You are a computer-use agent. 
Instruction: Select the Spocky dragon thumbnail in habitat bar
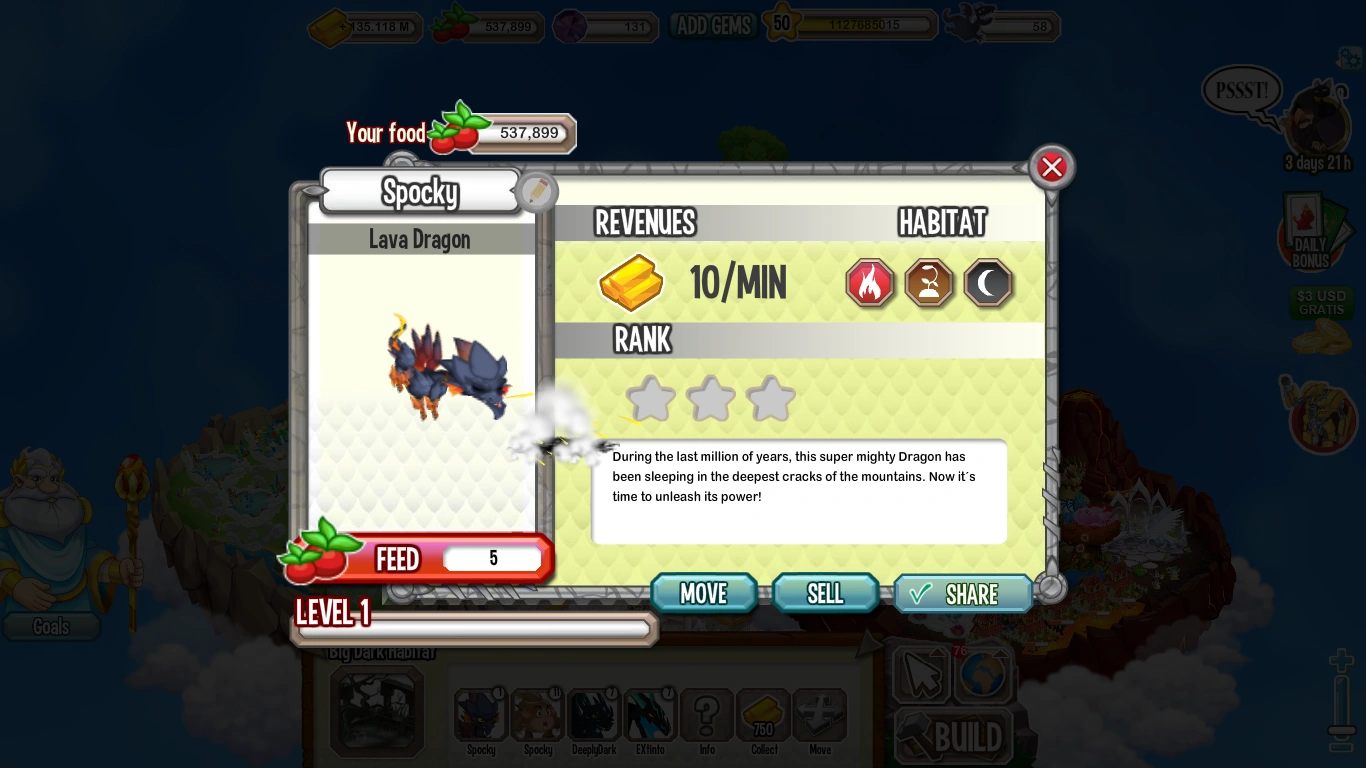[481, 713]
